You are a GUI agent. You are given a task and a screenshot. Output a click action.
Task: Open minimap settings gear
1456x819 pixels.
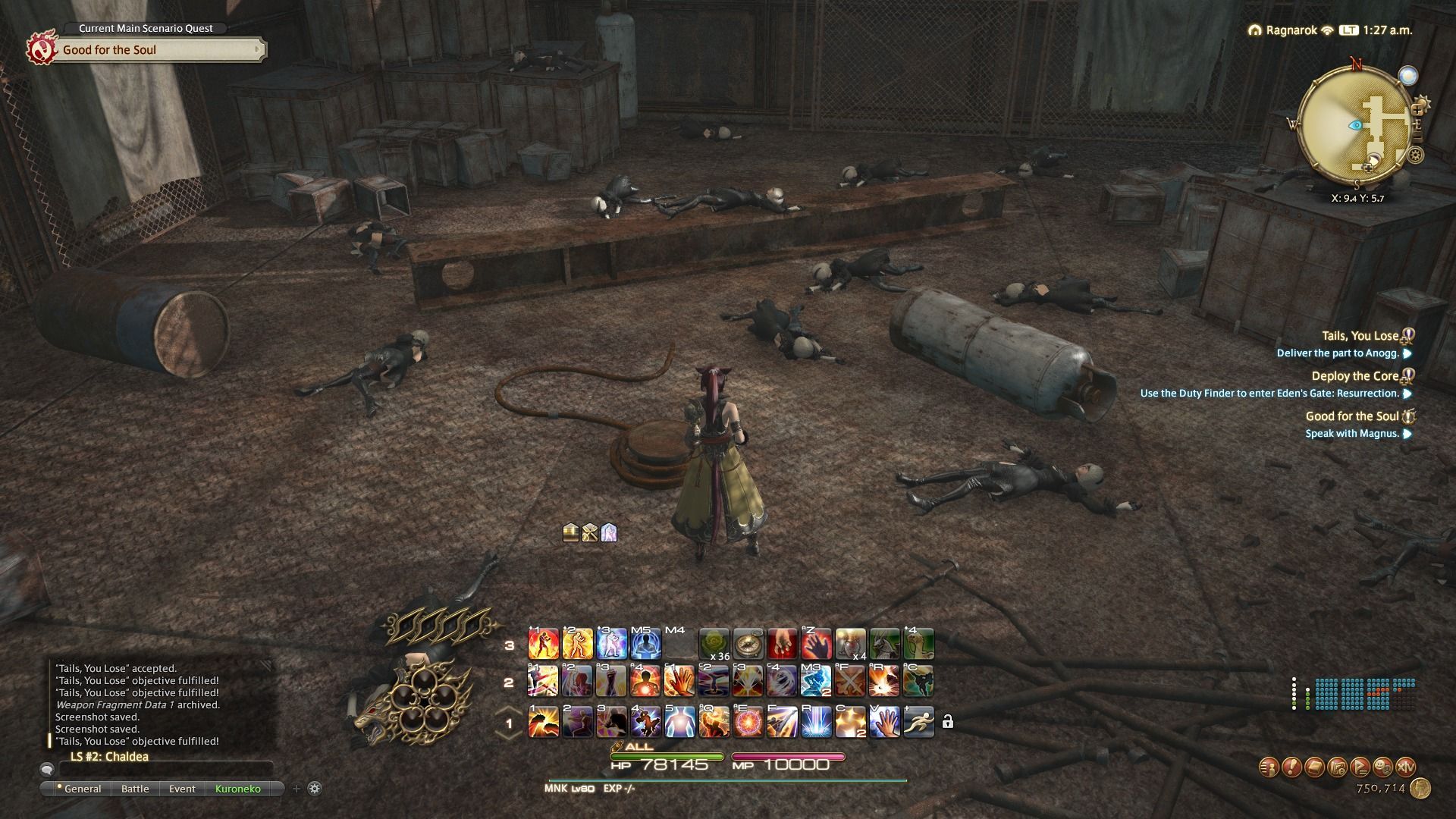click(1415, 155)
